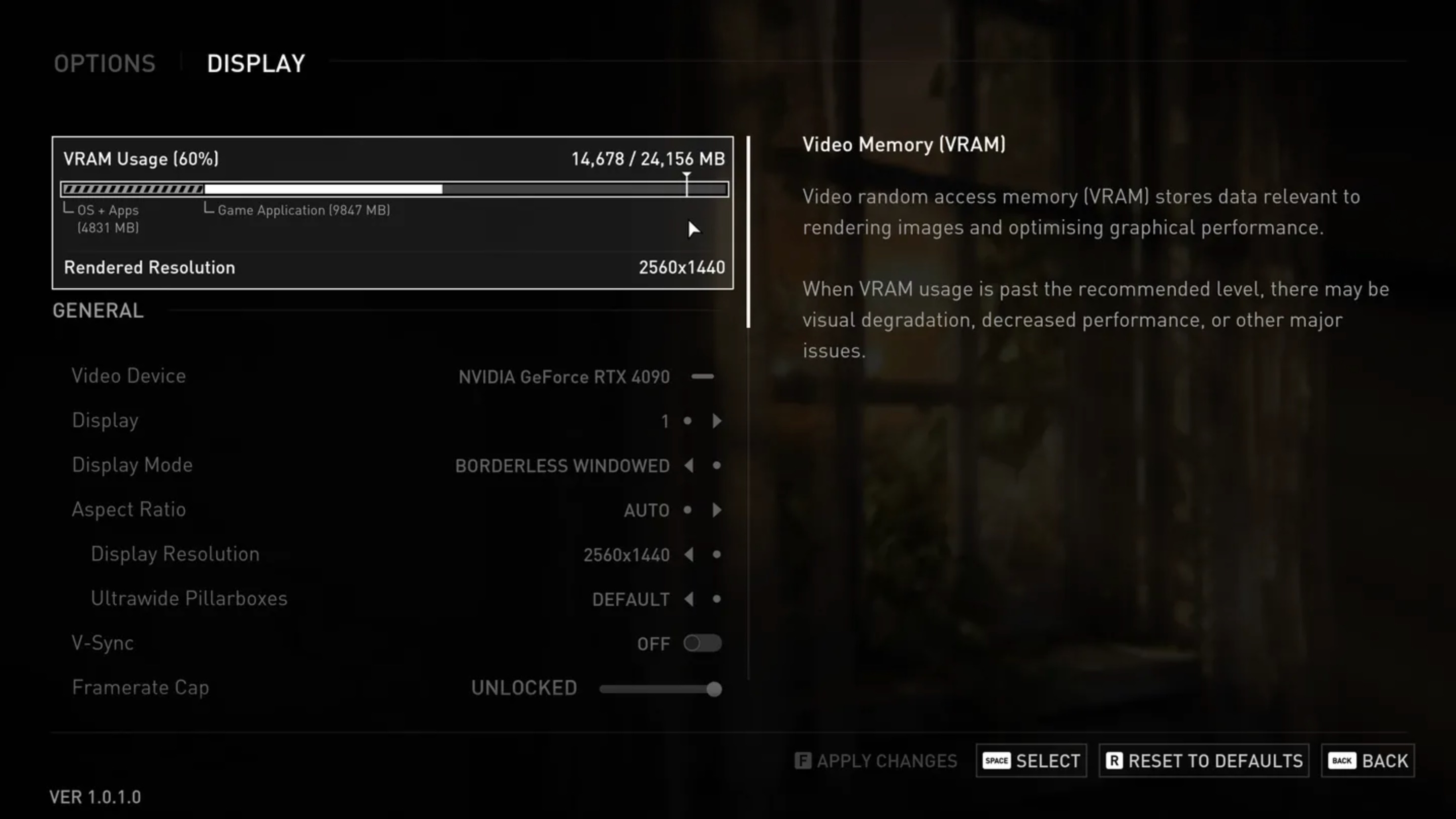This screenshot has width=1456, height=819.
Task: Click the left arrow beside Ultrawide Pillarboxes Default
Action: click(x=689, y=599)
